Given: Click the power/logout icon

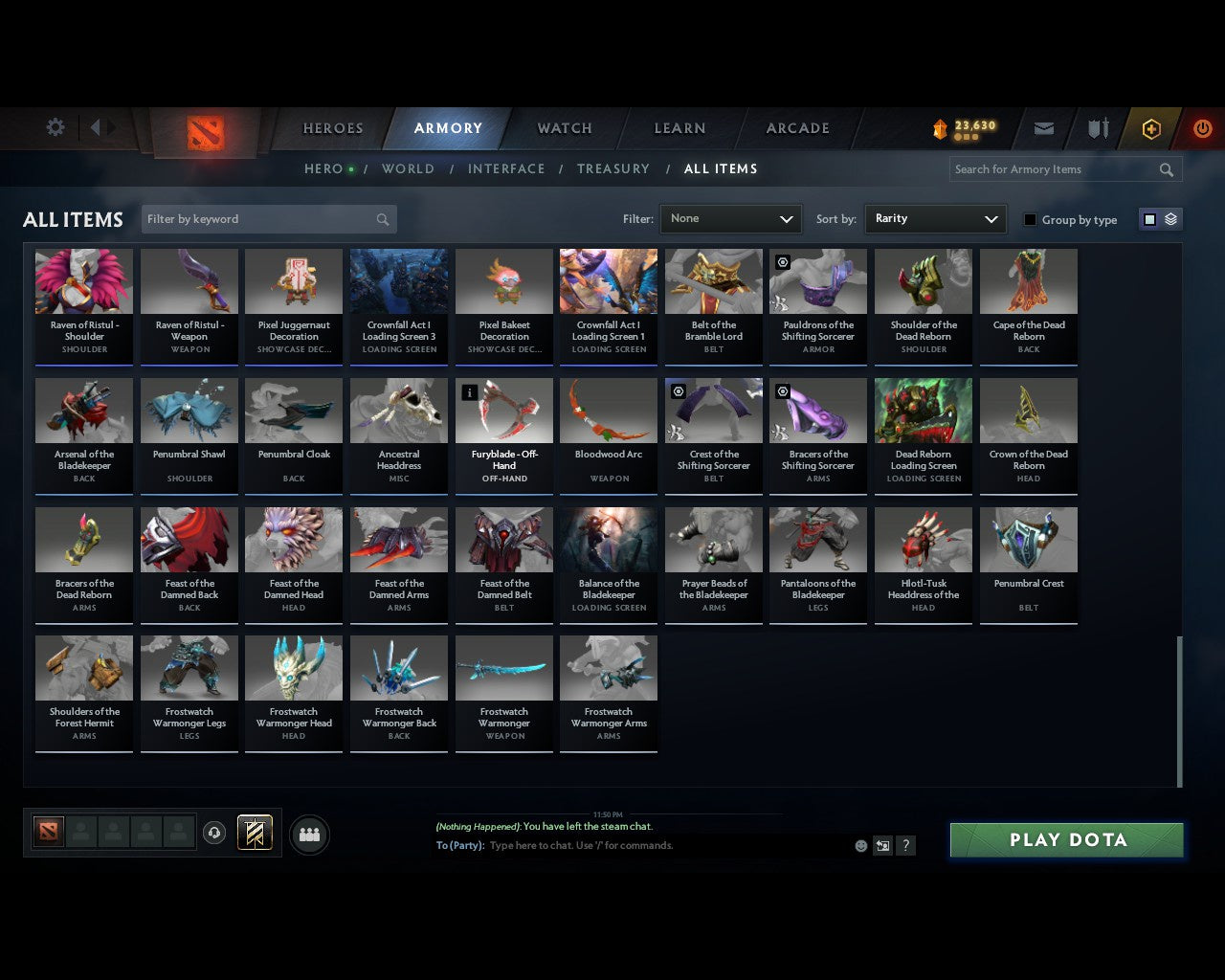Looking at the screenshot, I should 1202,128.
